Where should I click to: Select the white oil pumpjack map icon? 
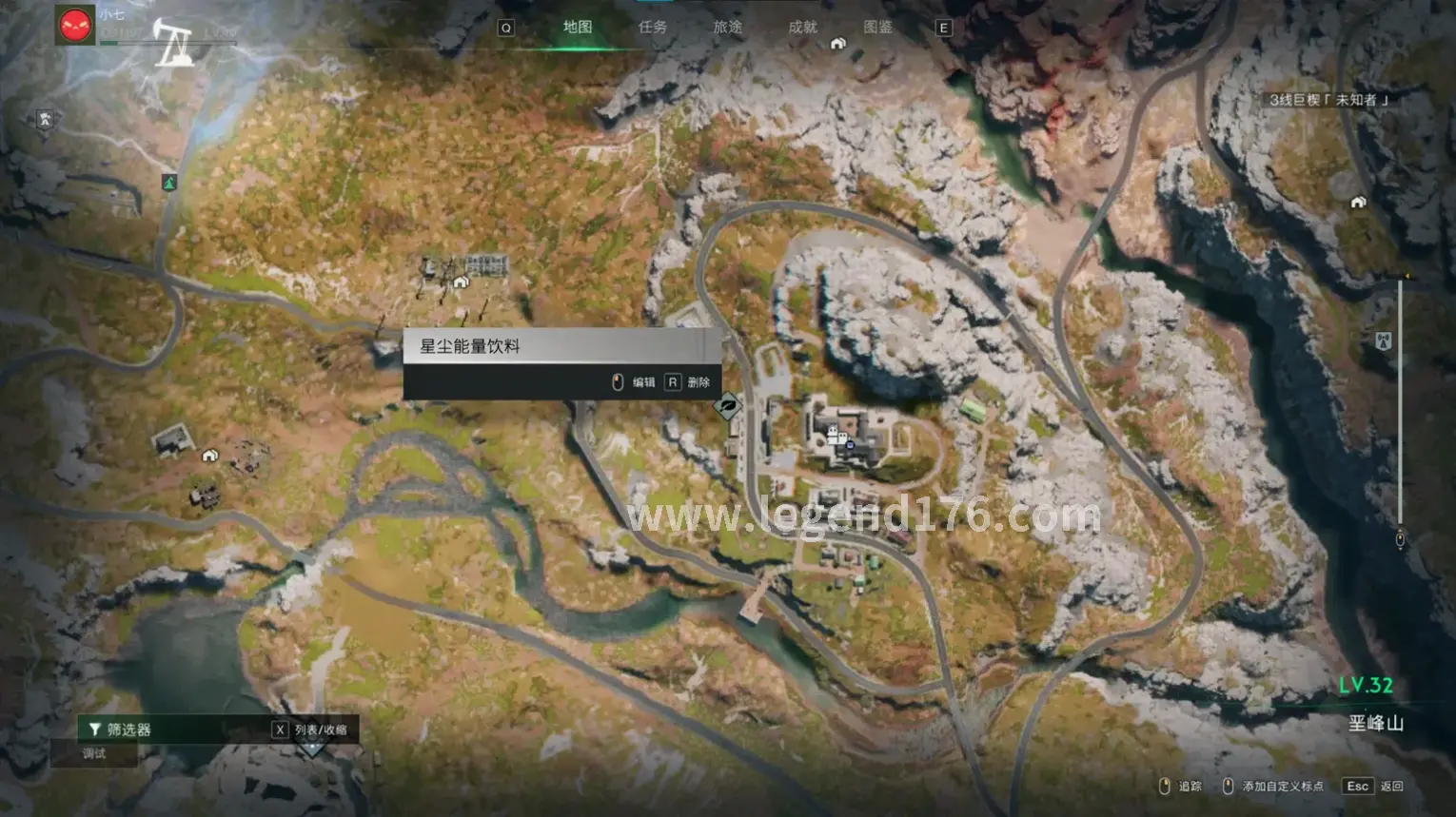[174, 45]
